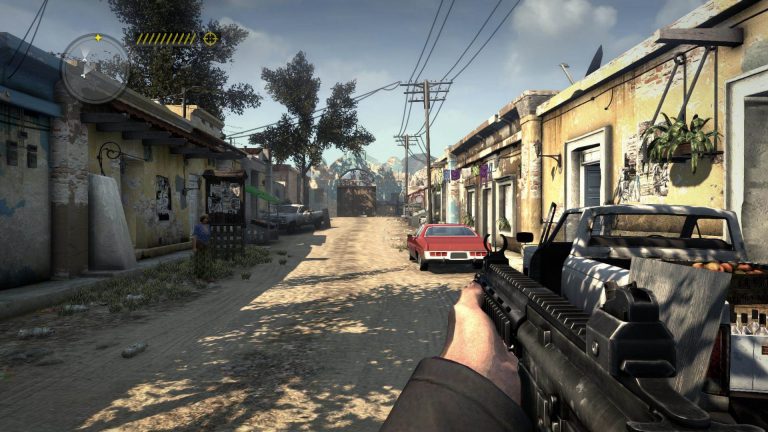Click the yellow crosshair target icon
The image size is (768, 432).
point(210,39)
